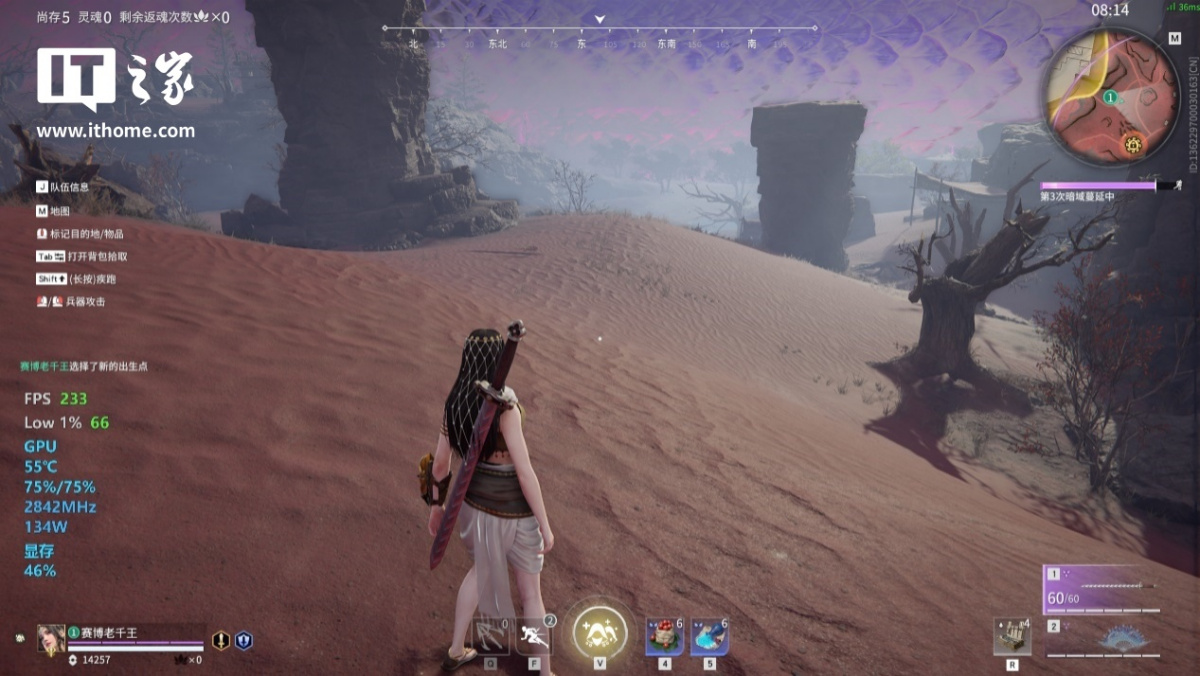Use the red berry consumable item

point(664,636)
